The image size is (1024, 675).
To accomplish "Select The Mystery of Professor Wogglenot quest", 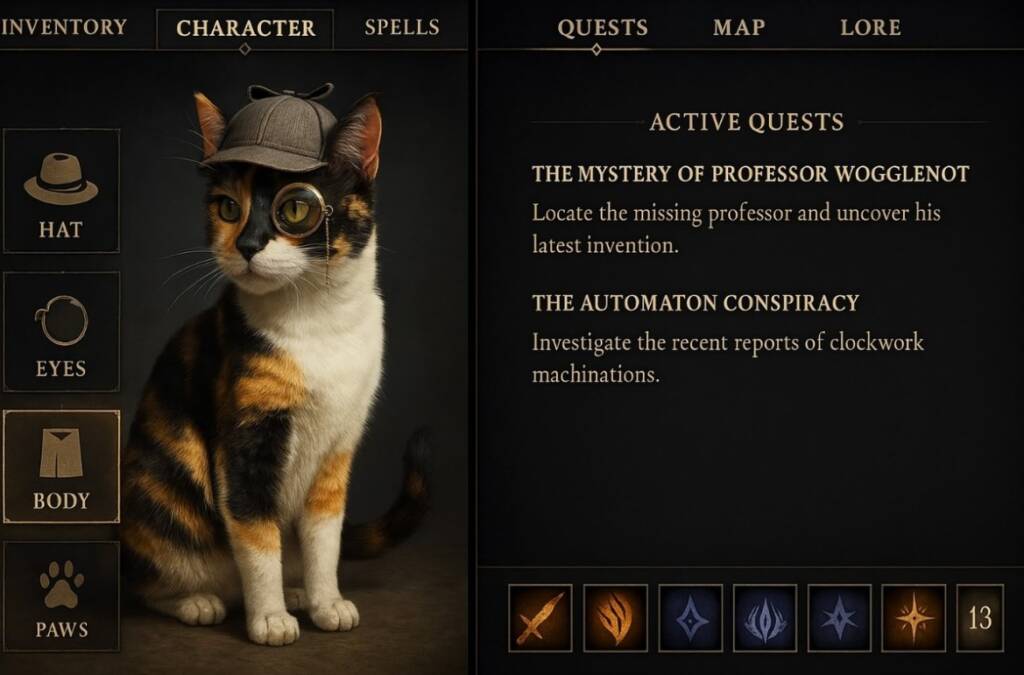I will pyautogui.click(x=750, y=175).
